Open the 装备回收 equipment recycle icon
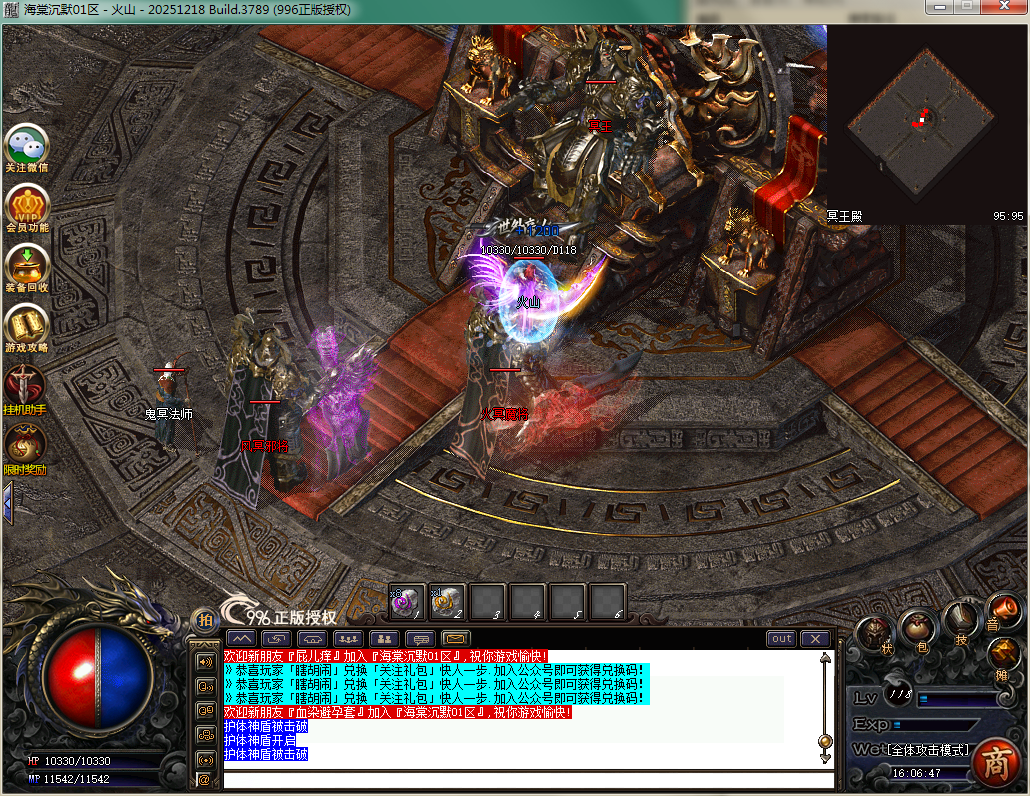The height and width of the screenshot is (796, 1030). (27, 267)
